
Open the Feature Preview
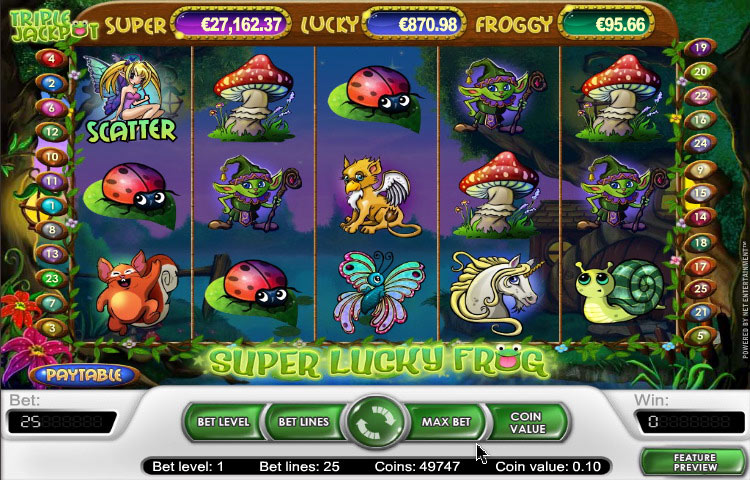coord(692,462)
